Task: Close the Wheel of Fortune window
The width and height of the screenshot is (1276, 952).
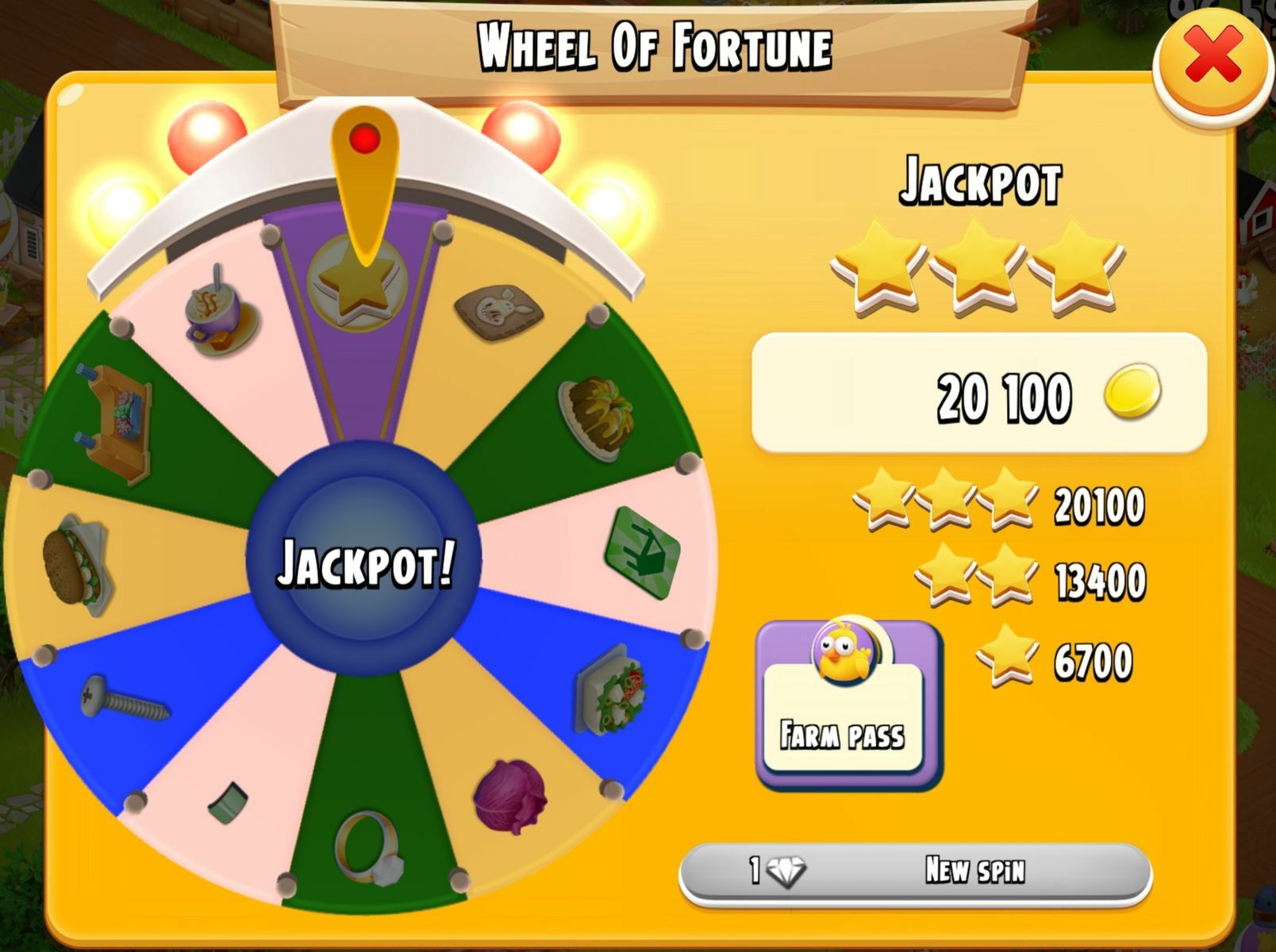Action: pos(1212,56)
